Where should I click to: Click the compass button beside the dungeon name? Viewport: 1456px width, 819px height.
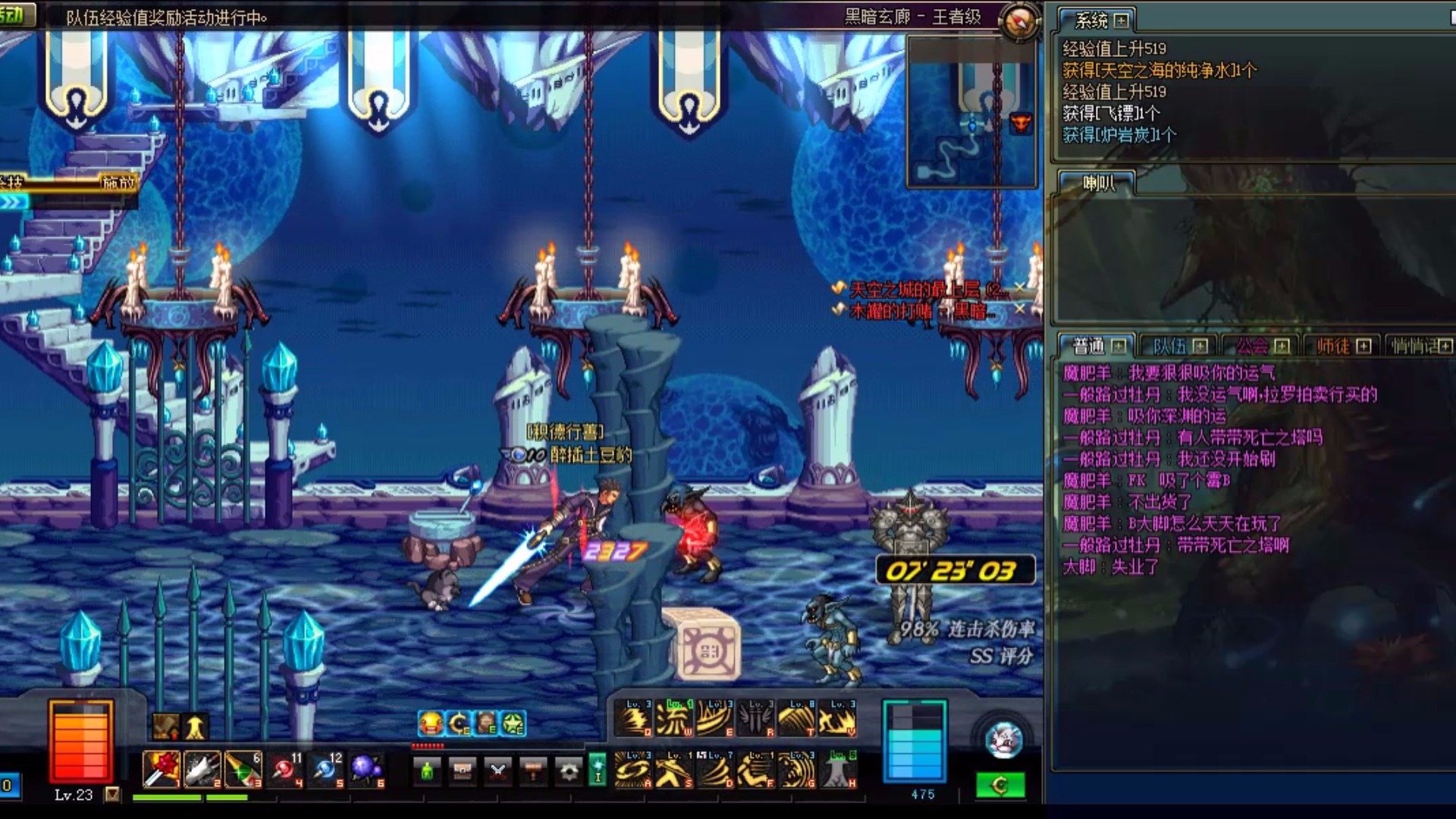pyautogui.click(x=1018, y=20)
